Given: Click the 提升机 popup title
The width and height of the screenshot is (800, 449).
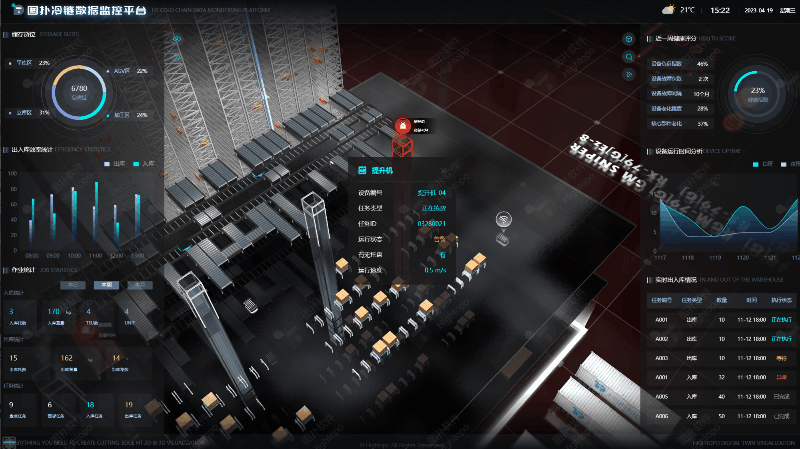Looking at the screenshot, I should (x=383, y=171).
